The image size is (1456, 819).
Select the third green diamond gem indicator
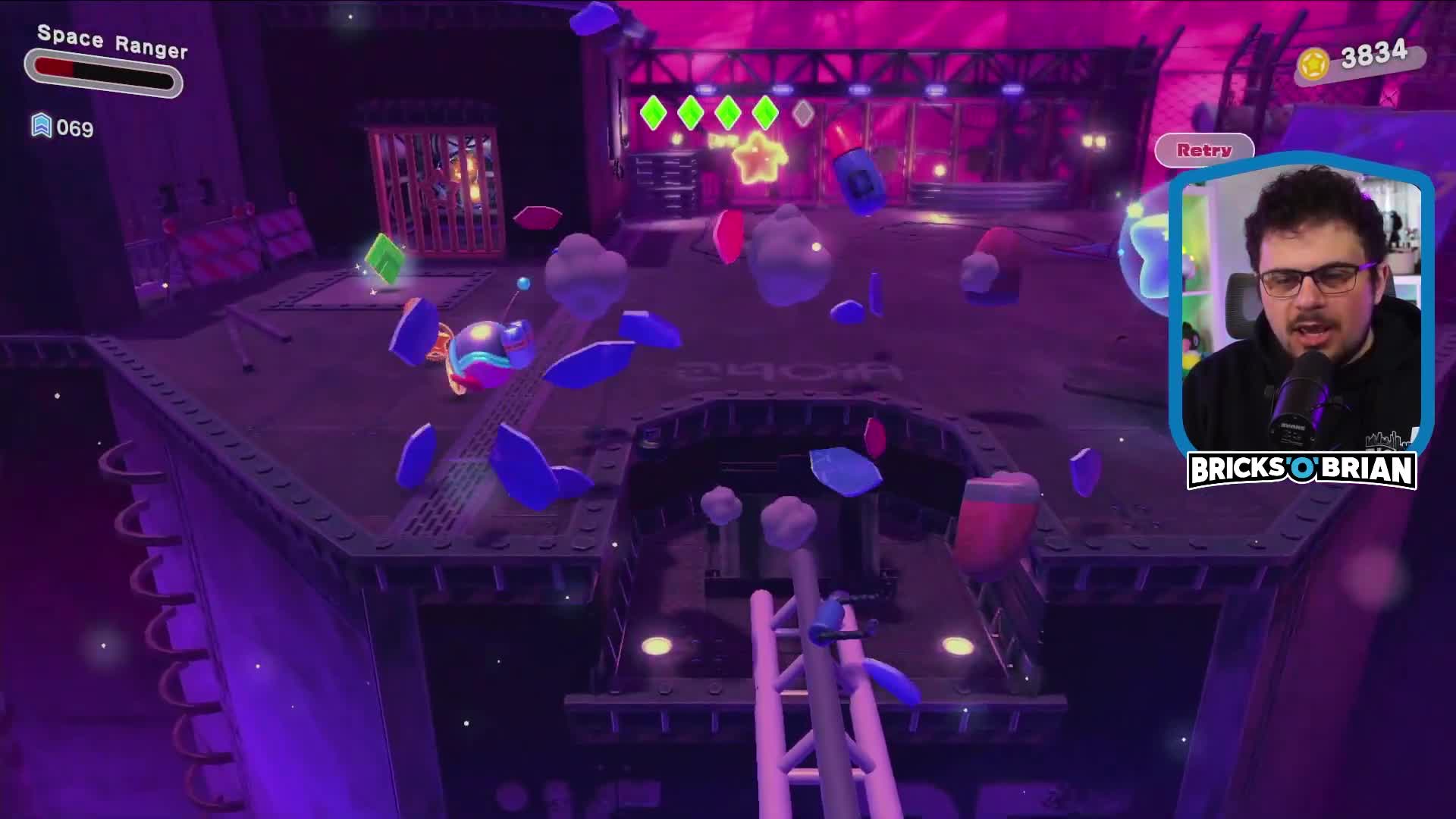729,112
